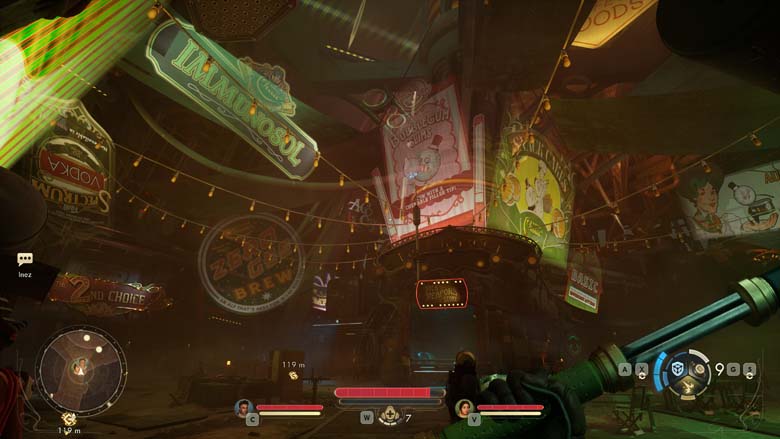
Task: Open the Inez chat speech bubble
Action: click(25, 259)
